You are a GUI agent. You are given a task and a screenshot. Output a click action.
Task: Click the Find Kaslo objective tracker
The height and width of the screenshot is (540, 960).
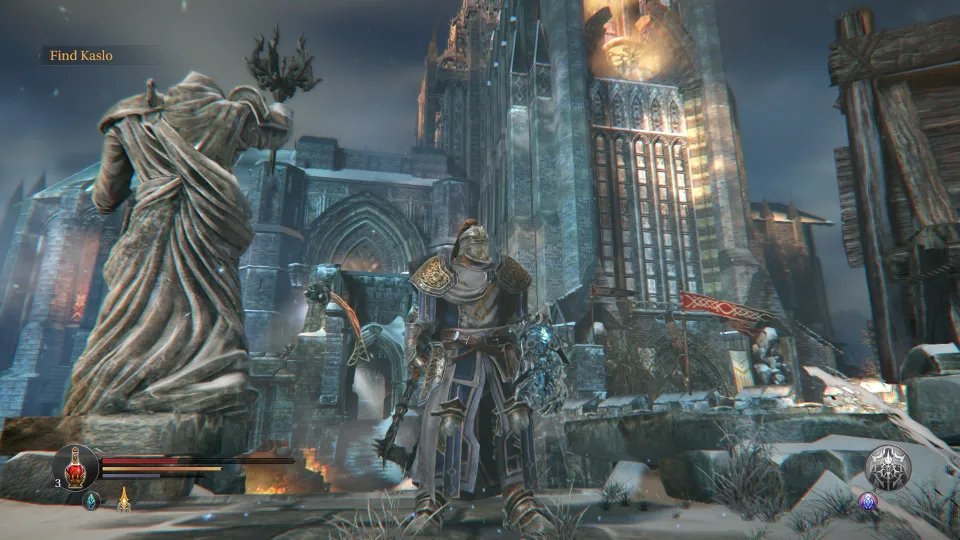point(82,56)
